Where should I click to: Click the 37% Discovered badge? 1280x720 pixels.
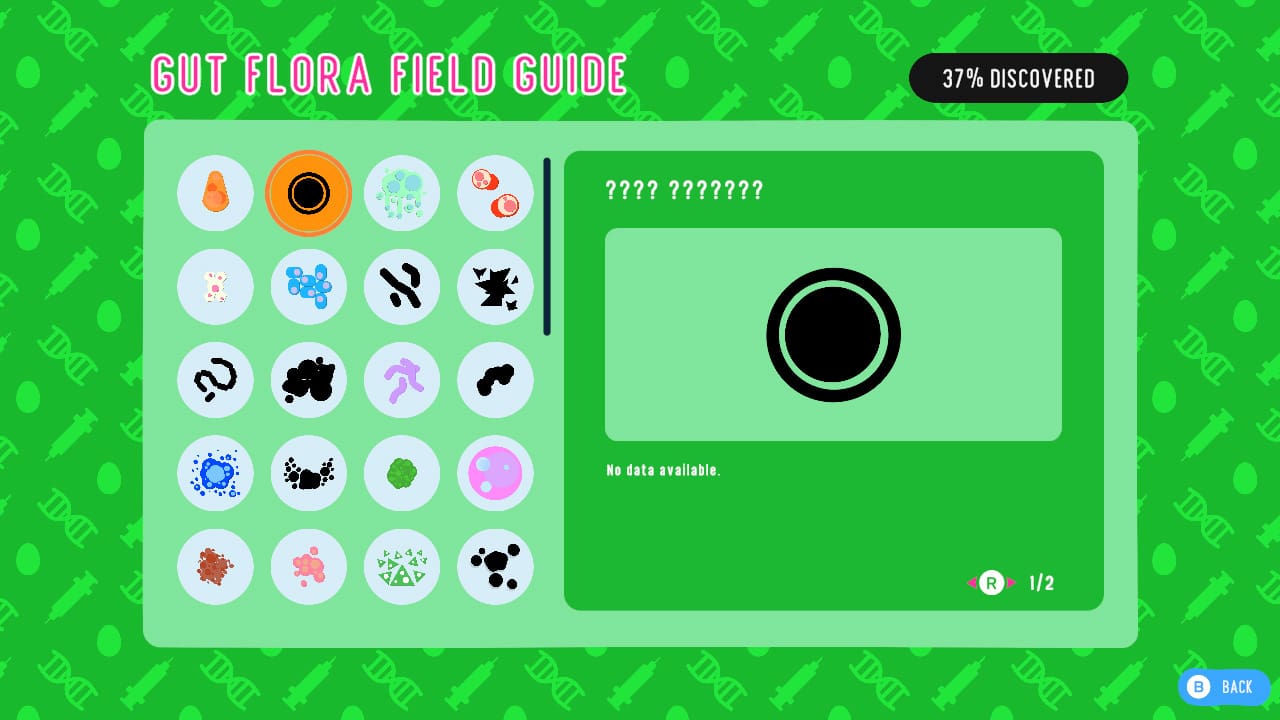1018,78
